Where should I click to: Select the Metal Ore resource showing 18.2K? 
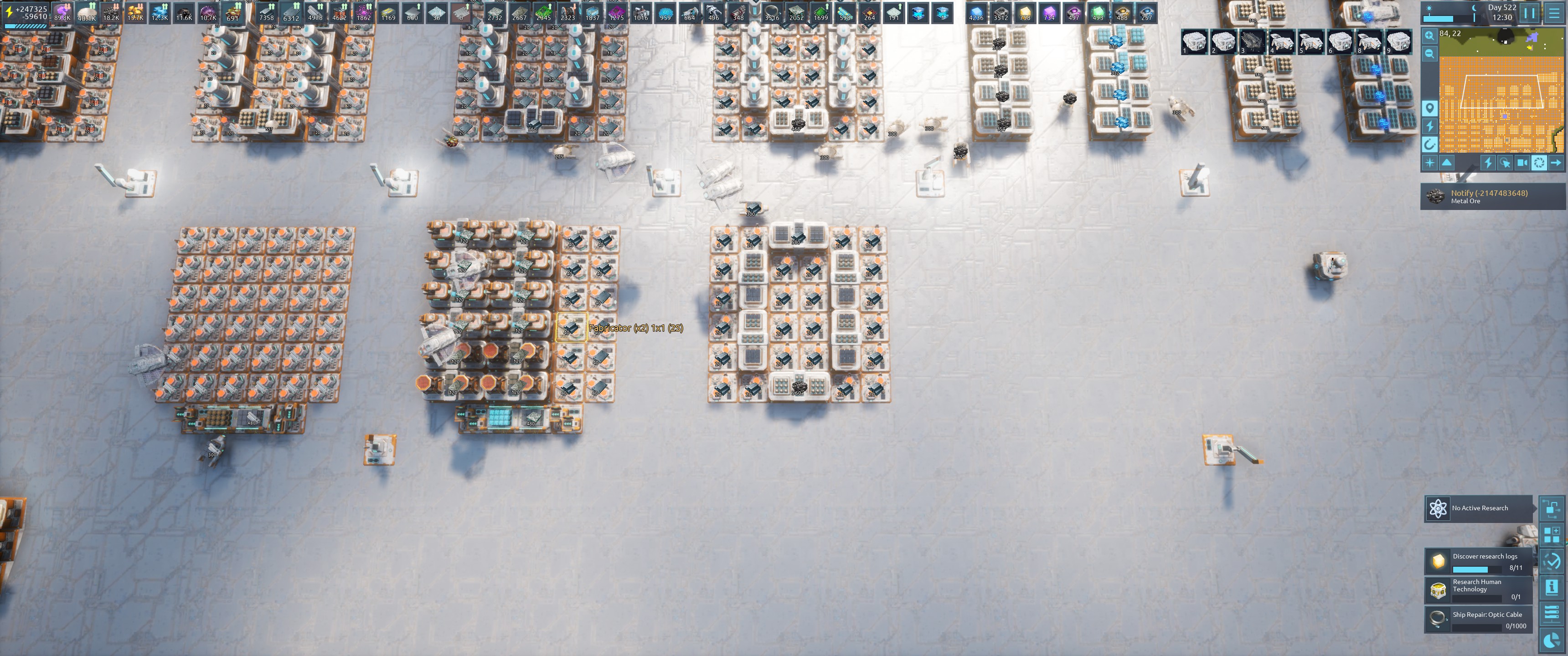coord(111,13)
